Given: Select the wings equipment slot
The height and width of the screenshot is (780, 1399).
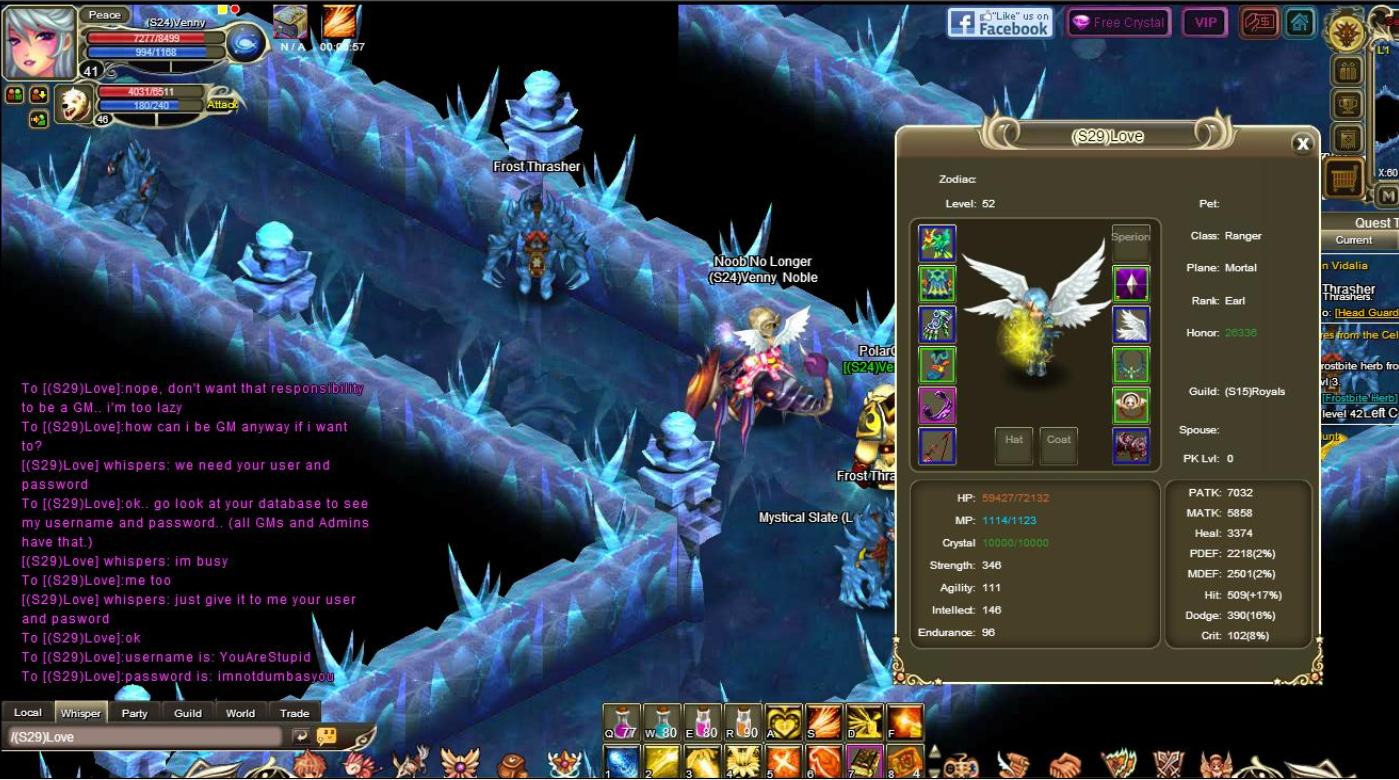Looking at the screenshot, I should click(x=1131, y=325).
